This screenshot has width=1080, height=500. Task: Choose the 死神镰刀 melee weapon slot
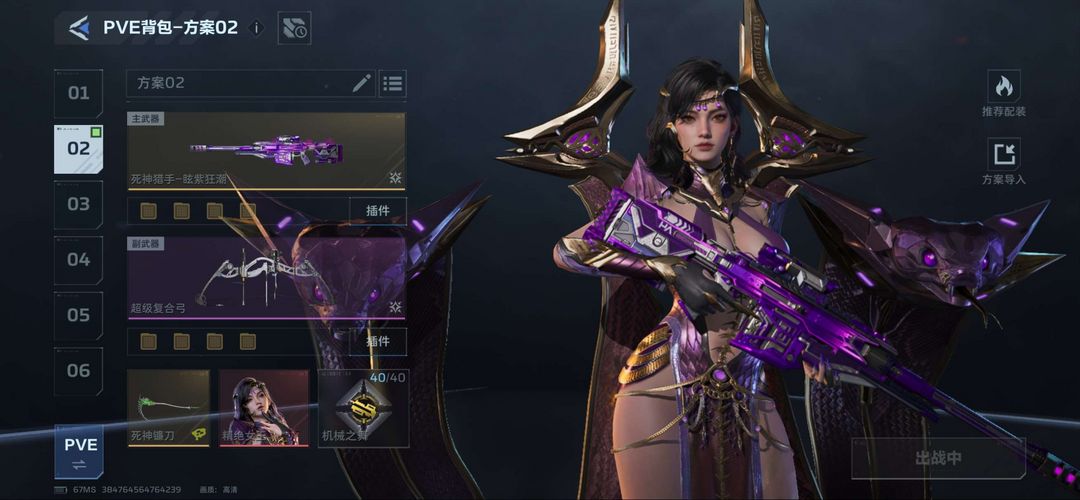(x=169, y=408)
